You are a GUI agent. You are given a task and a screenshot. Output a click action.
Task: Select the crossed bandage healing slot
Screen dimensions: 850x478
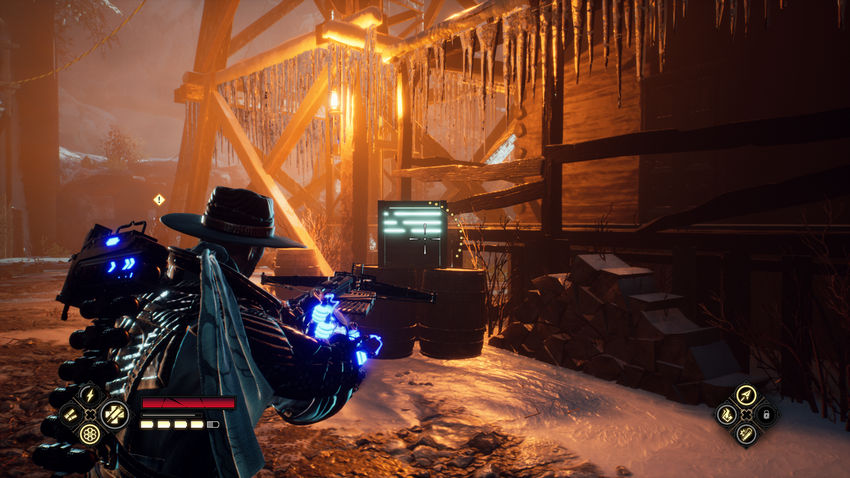(112, 414)
